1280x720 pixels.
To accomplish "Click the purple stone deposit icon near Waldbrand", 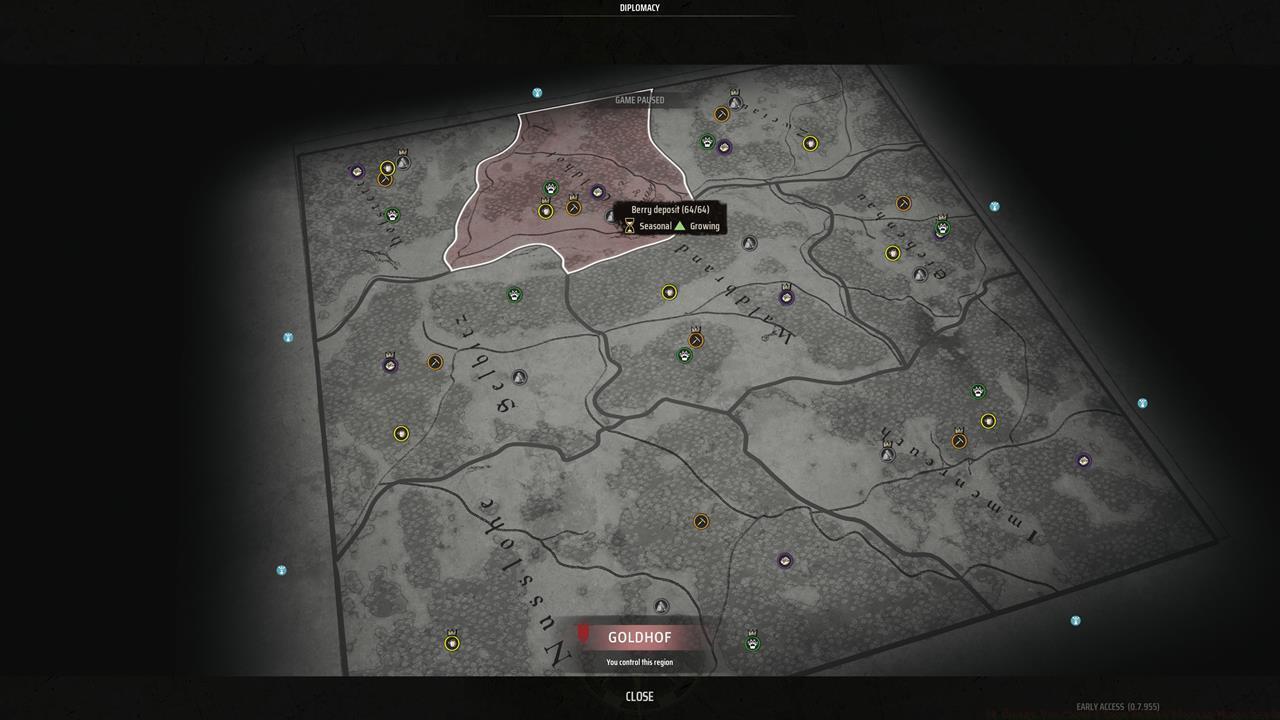I will (787, 297).
